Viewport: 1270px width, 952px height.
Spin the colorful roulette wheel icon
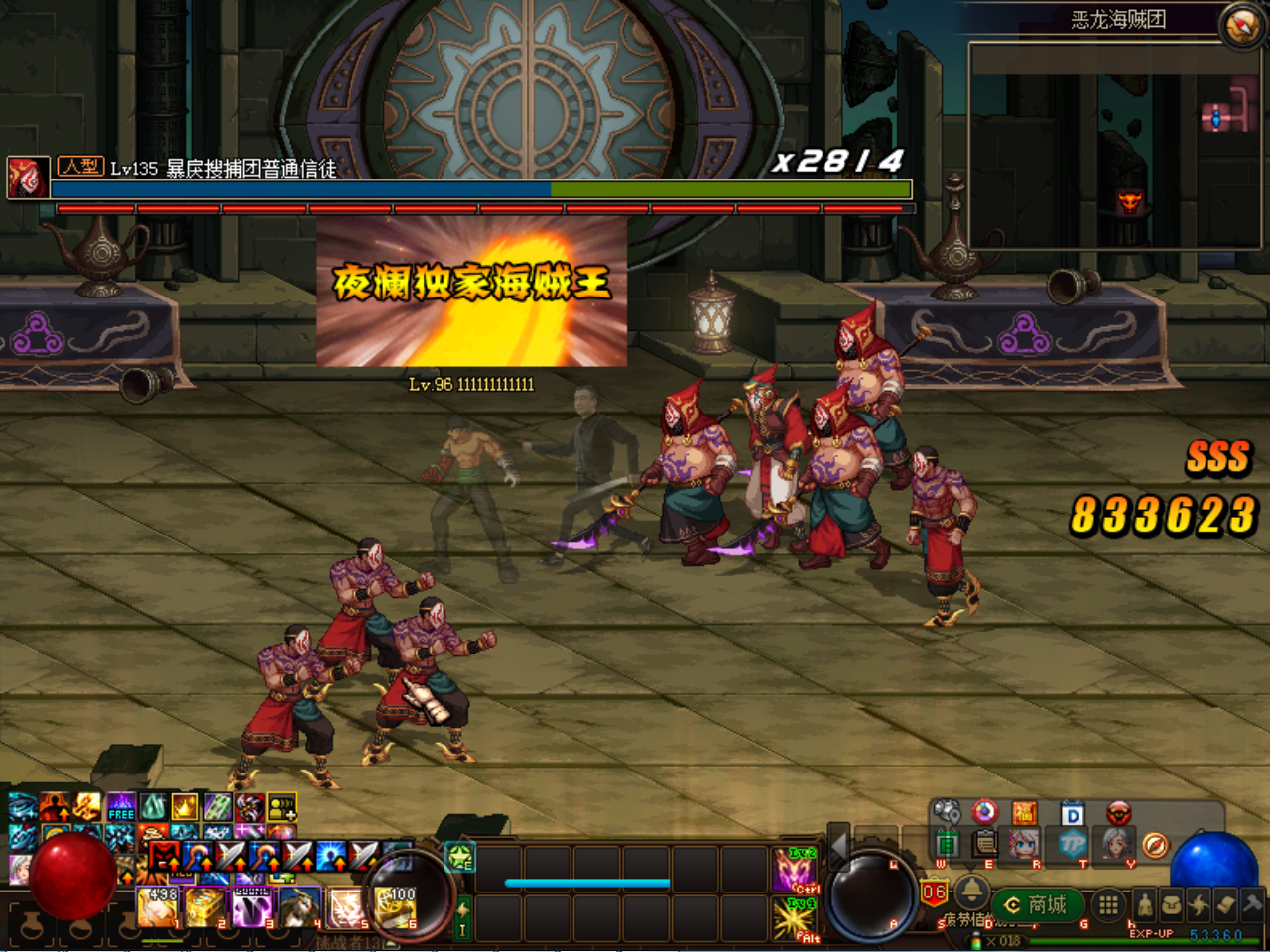(x=983, y=812)
